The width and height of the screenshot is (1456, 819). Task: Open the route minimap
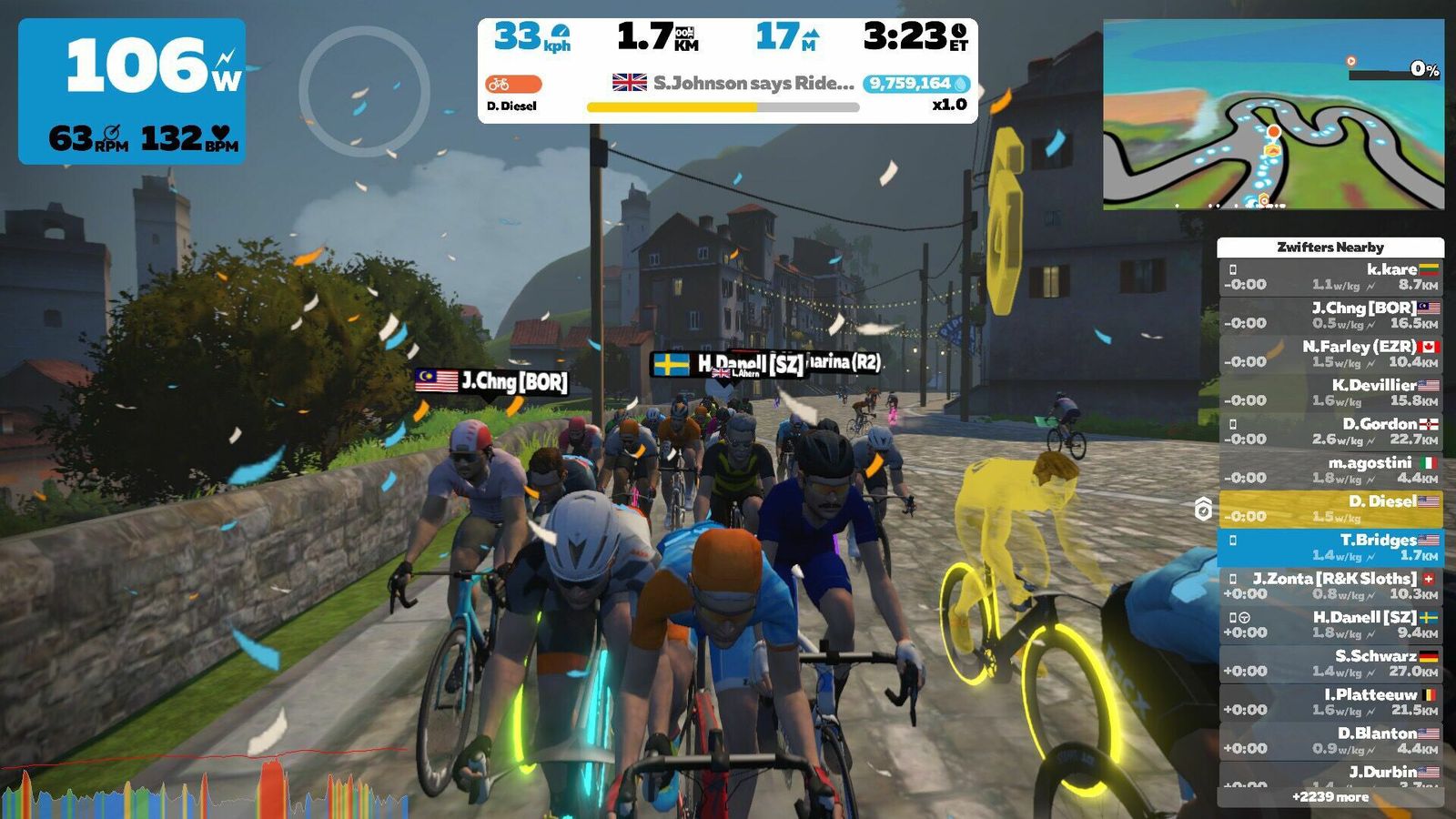pyautogui.click(x=1273, y=115)
